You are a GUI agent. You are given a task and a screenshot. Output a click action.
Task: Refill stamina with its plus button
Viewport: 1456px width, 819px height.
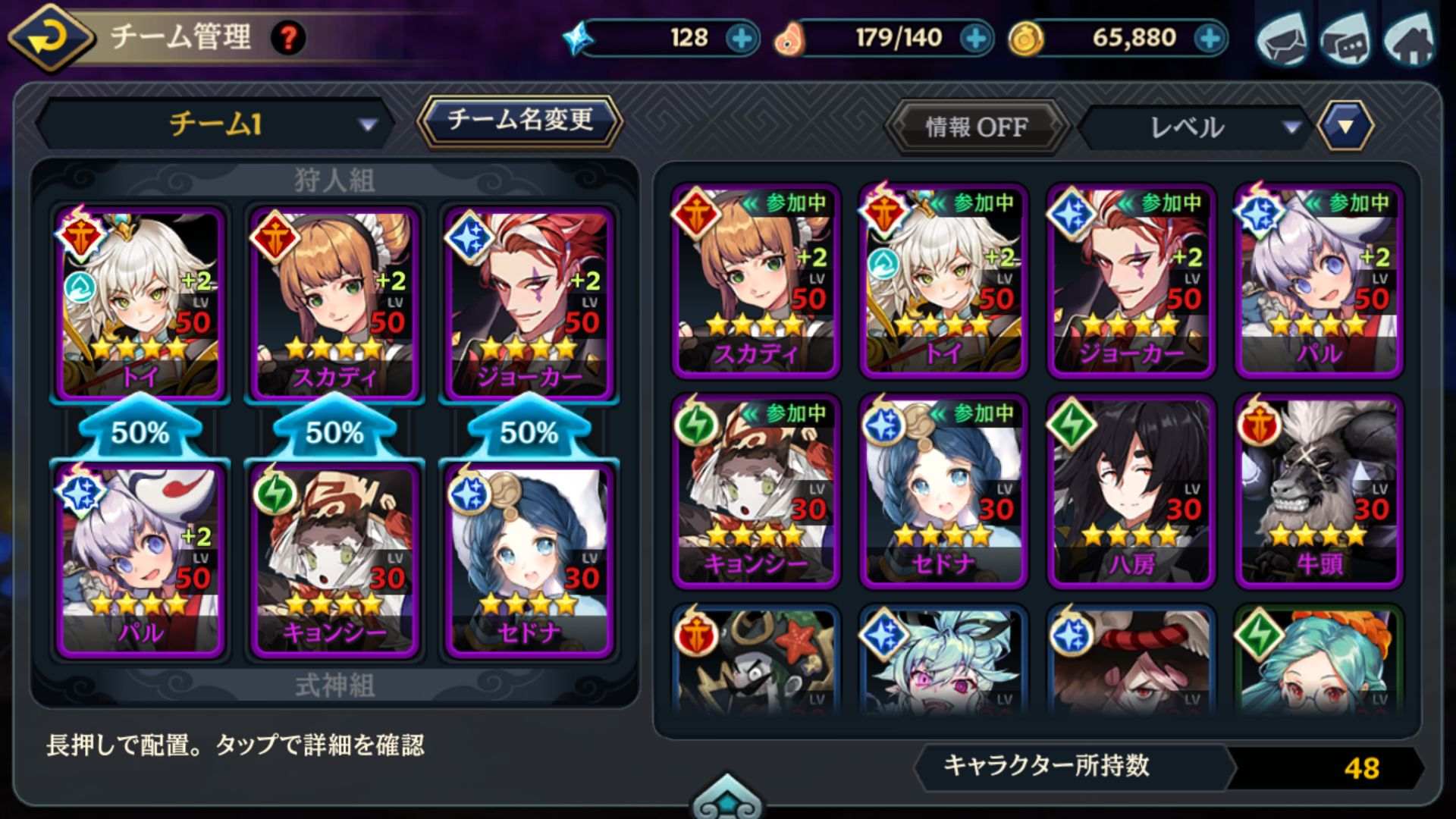pos(976,38)
